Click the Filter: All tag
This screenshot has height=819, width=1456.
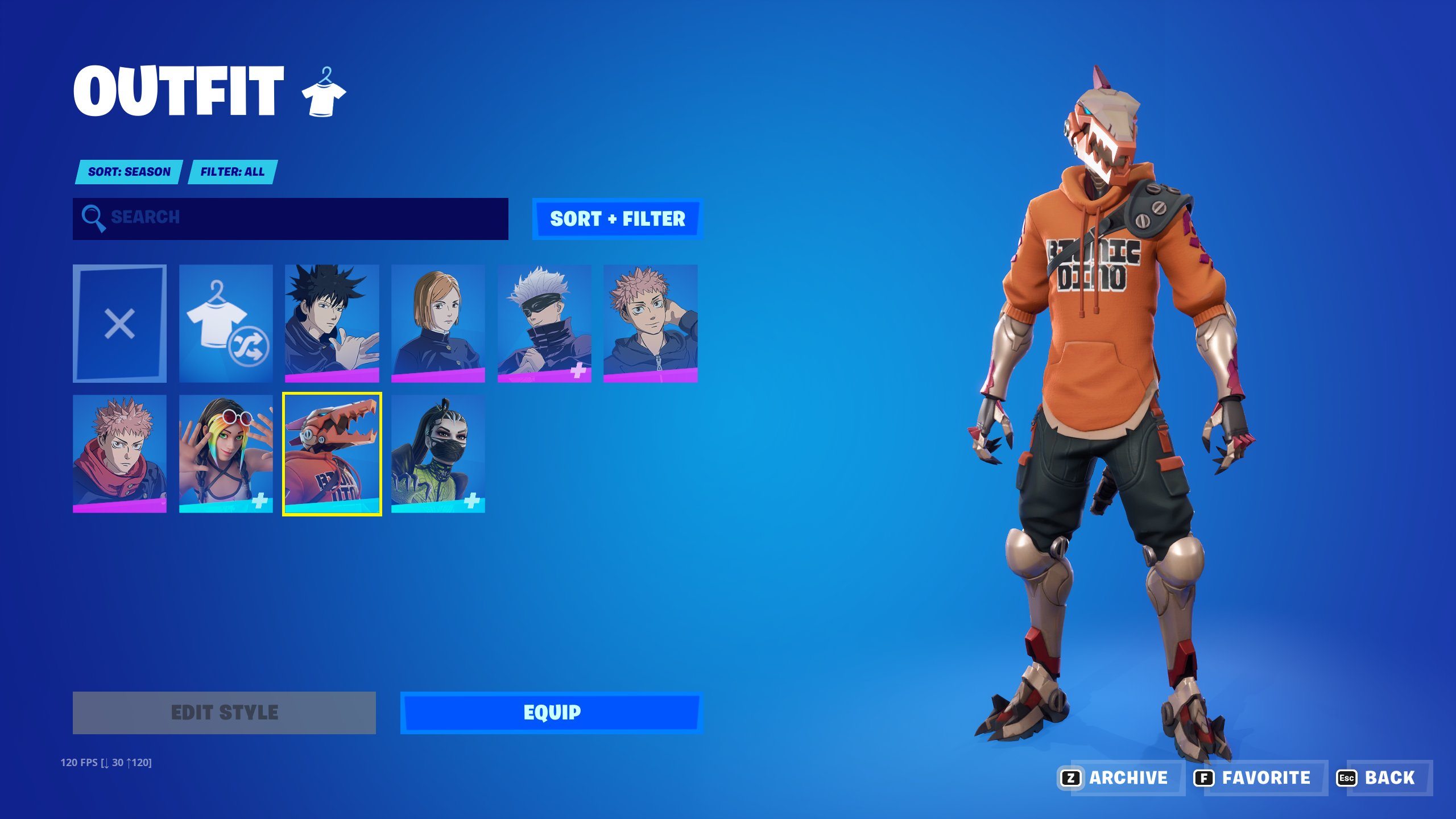tap(232, 172)
